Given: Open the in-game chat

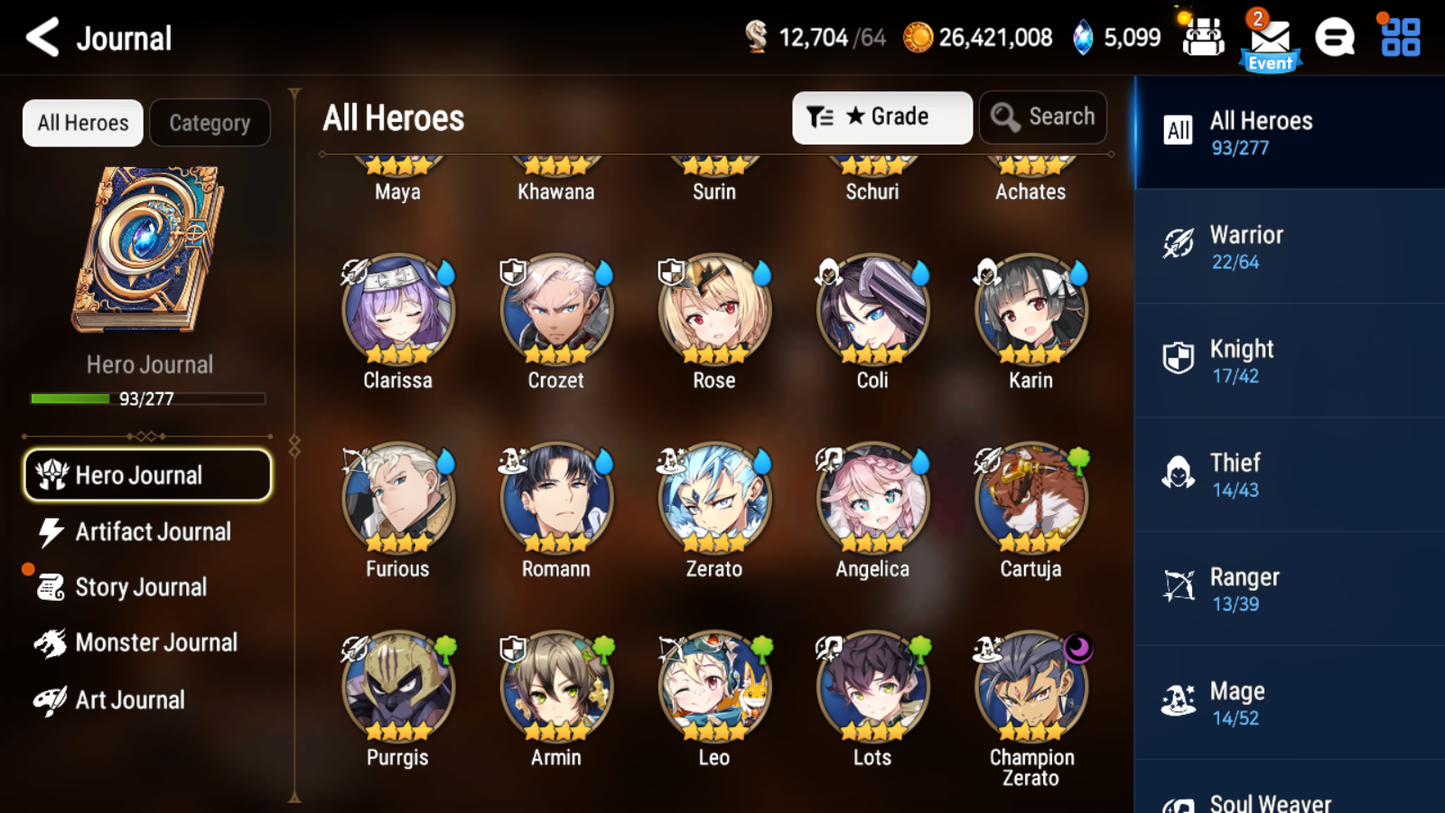Looking at the screenshot, I should pyautogui.click(x=1335, y=37).
